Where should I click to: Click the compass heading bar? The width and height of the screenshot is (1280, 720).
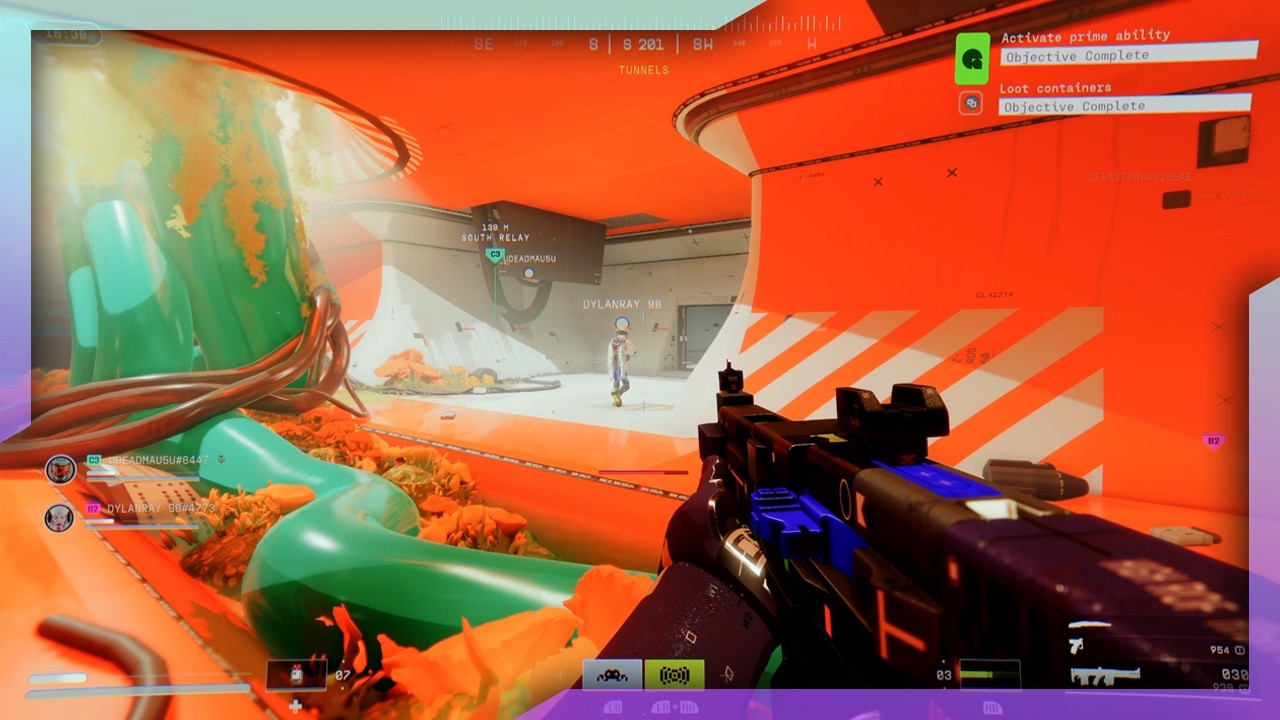click(x=640, y=44)
